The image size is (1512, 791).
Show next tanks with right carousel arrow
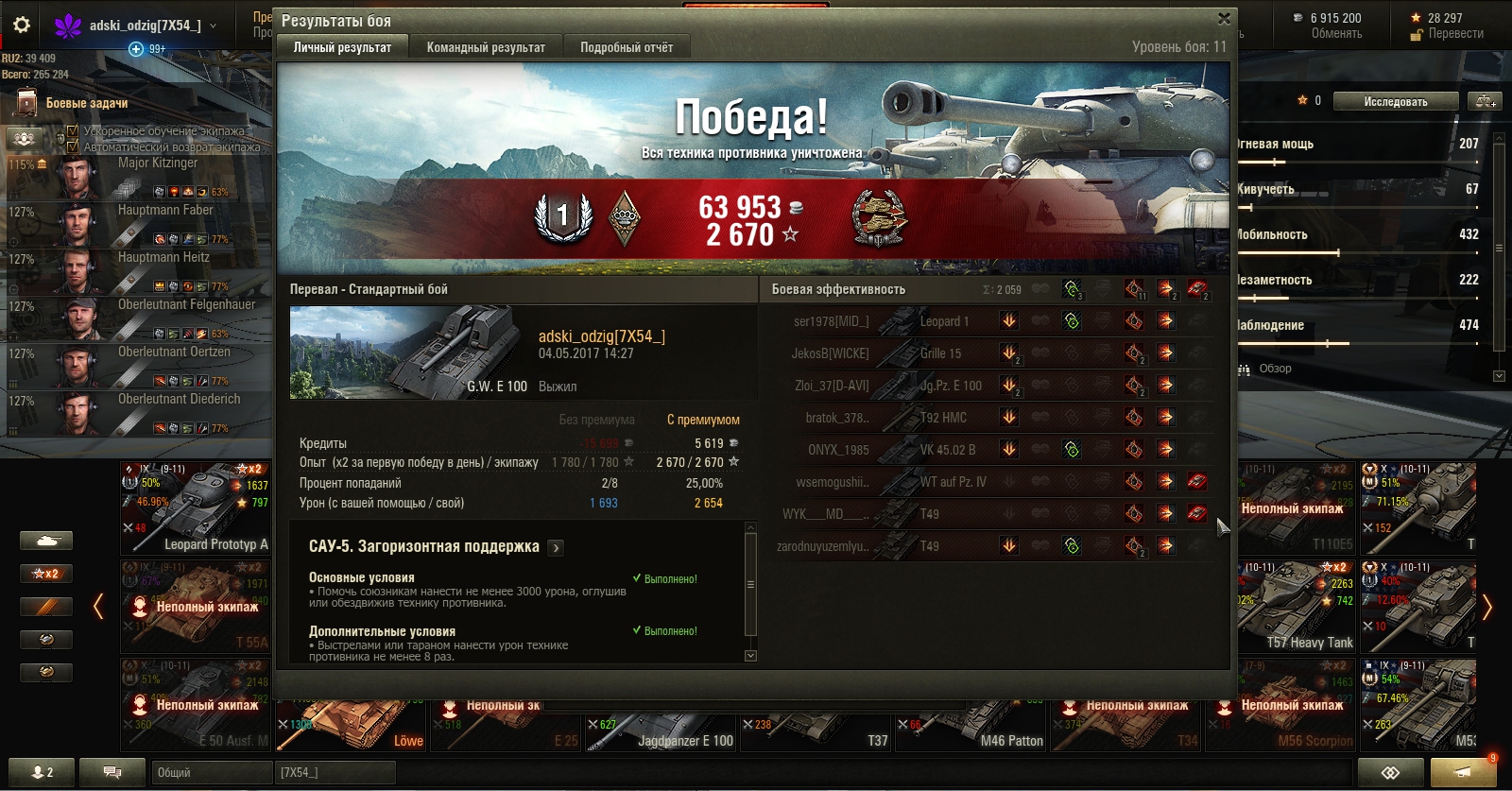coord(1487,607)
